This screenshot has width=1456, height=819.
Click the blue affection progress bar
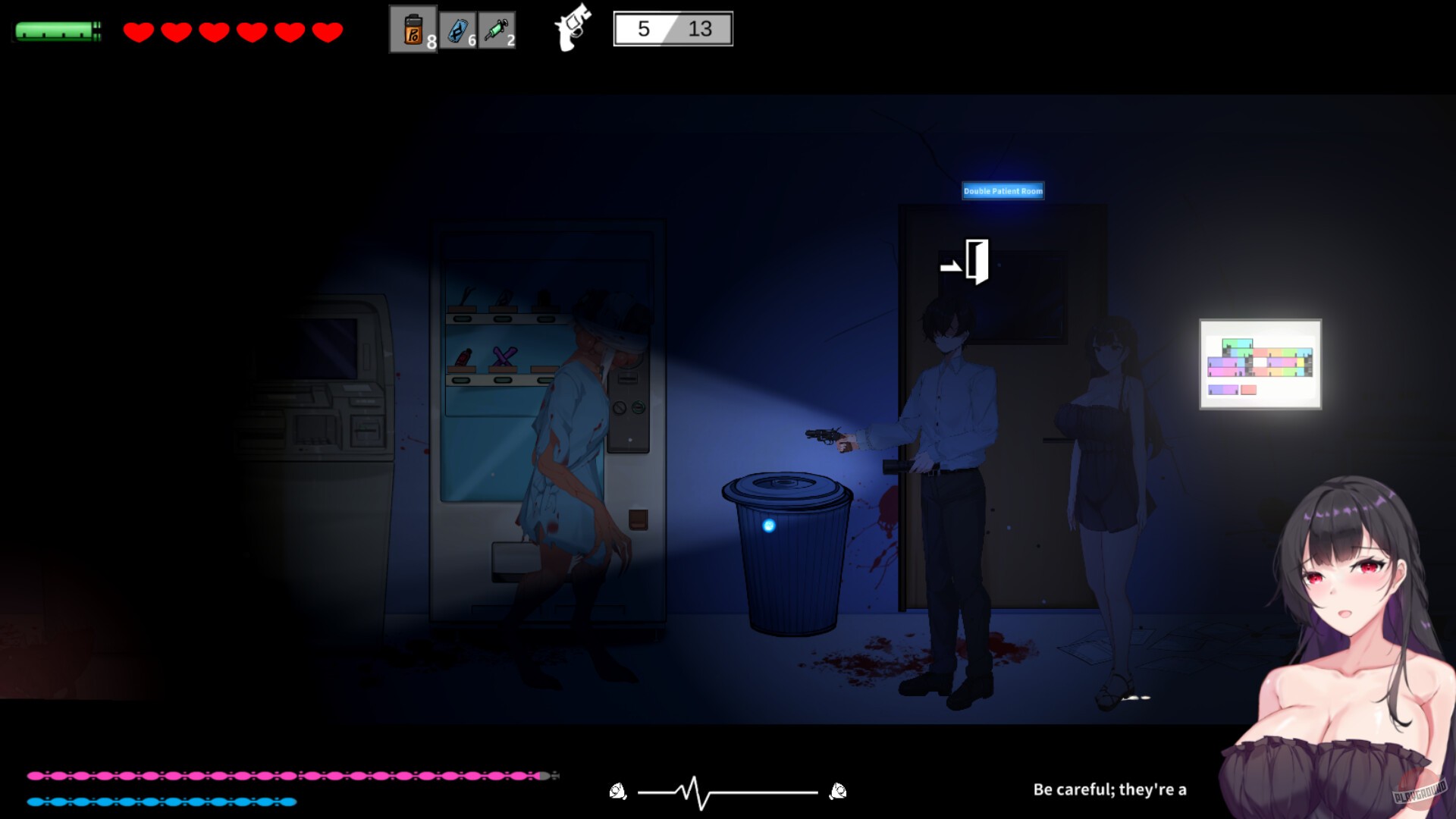[163, 800]
